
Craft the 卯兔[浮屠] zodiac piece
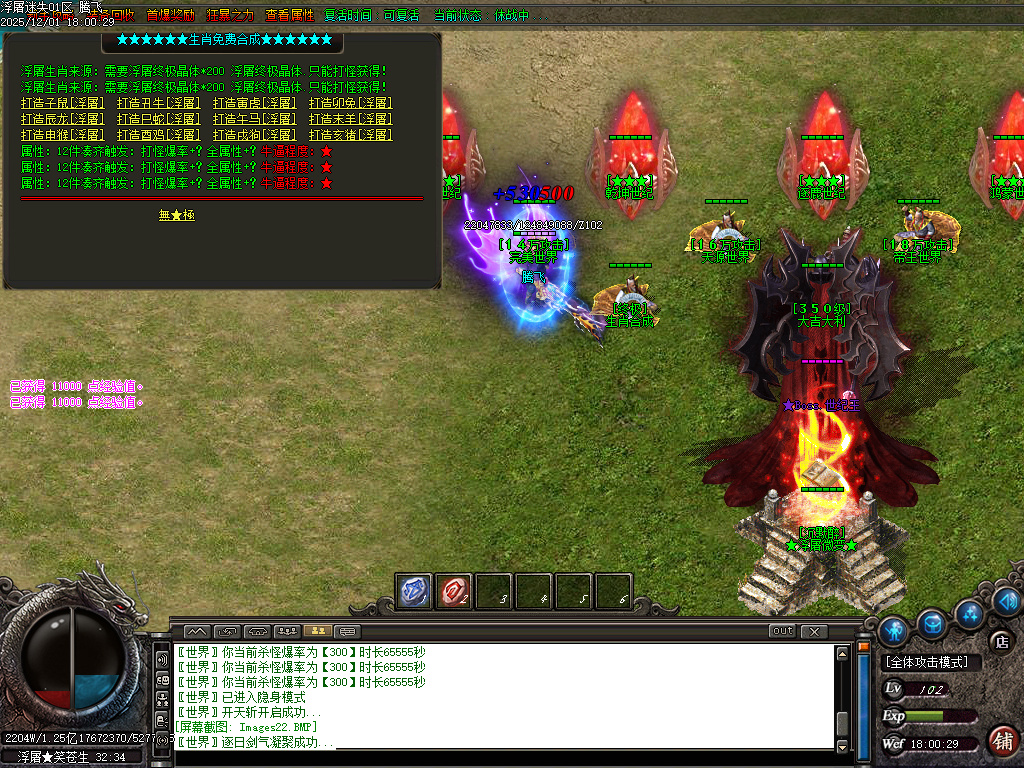click(x=350, y=103)
